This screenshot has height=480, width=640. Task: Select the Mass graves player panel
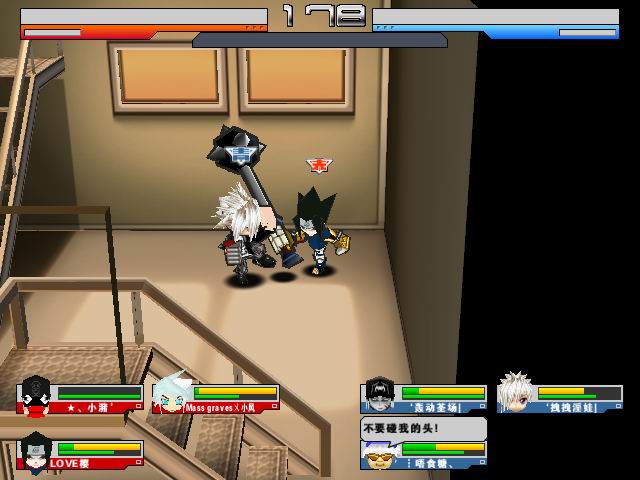click(216, 398)
